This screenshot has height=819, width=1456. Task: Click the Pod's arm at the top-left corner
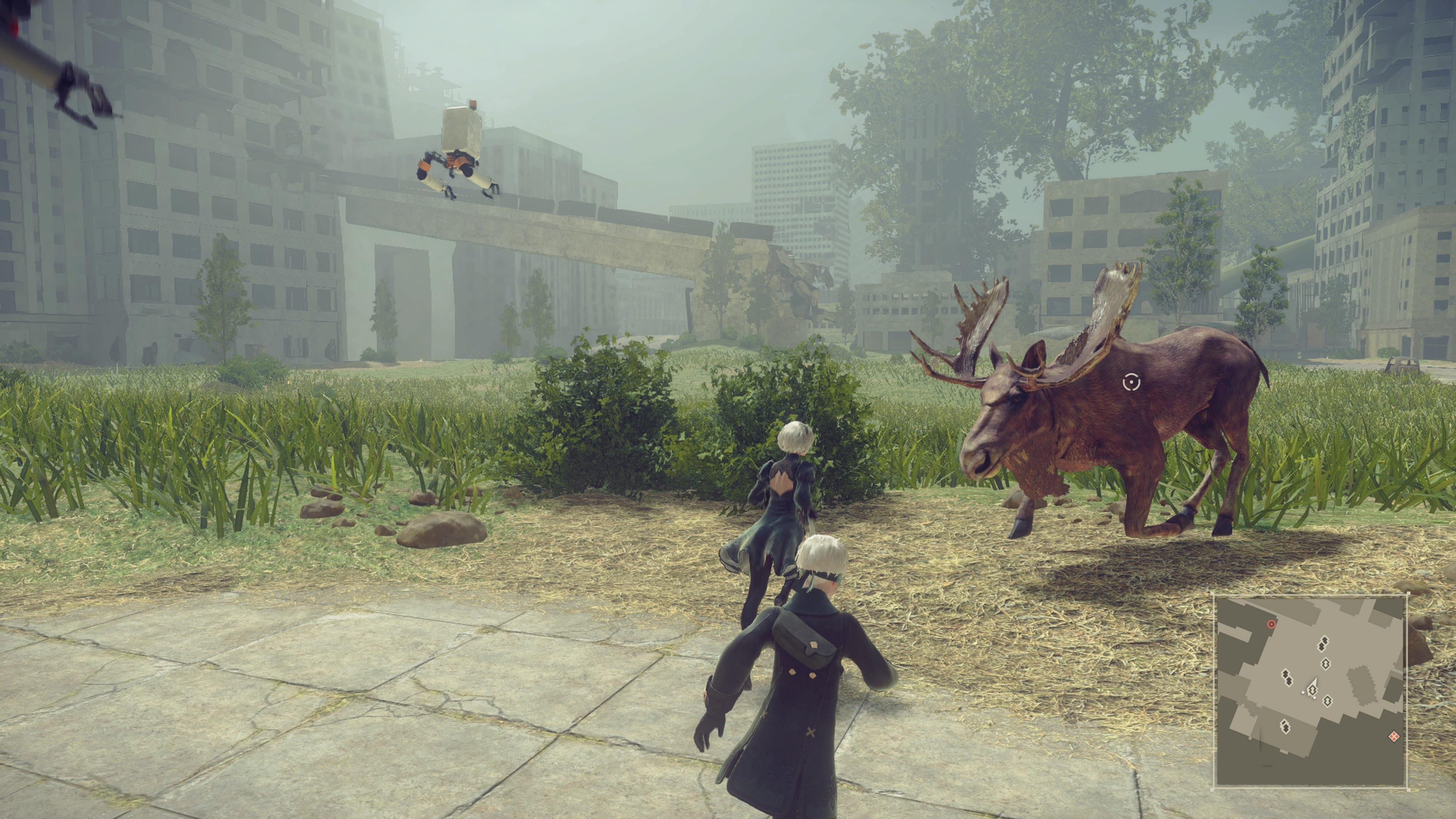click(x=51, y=56)
